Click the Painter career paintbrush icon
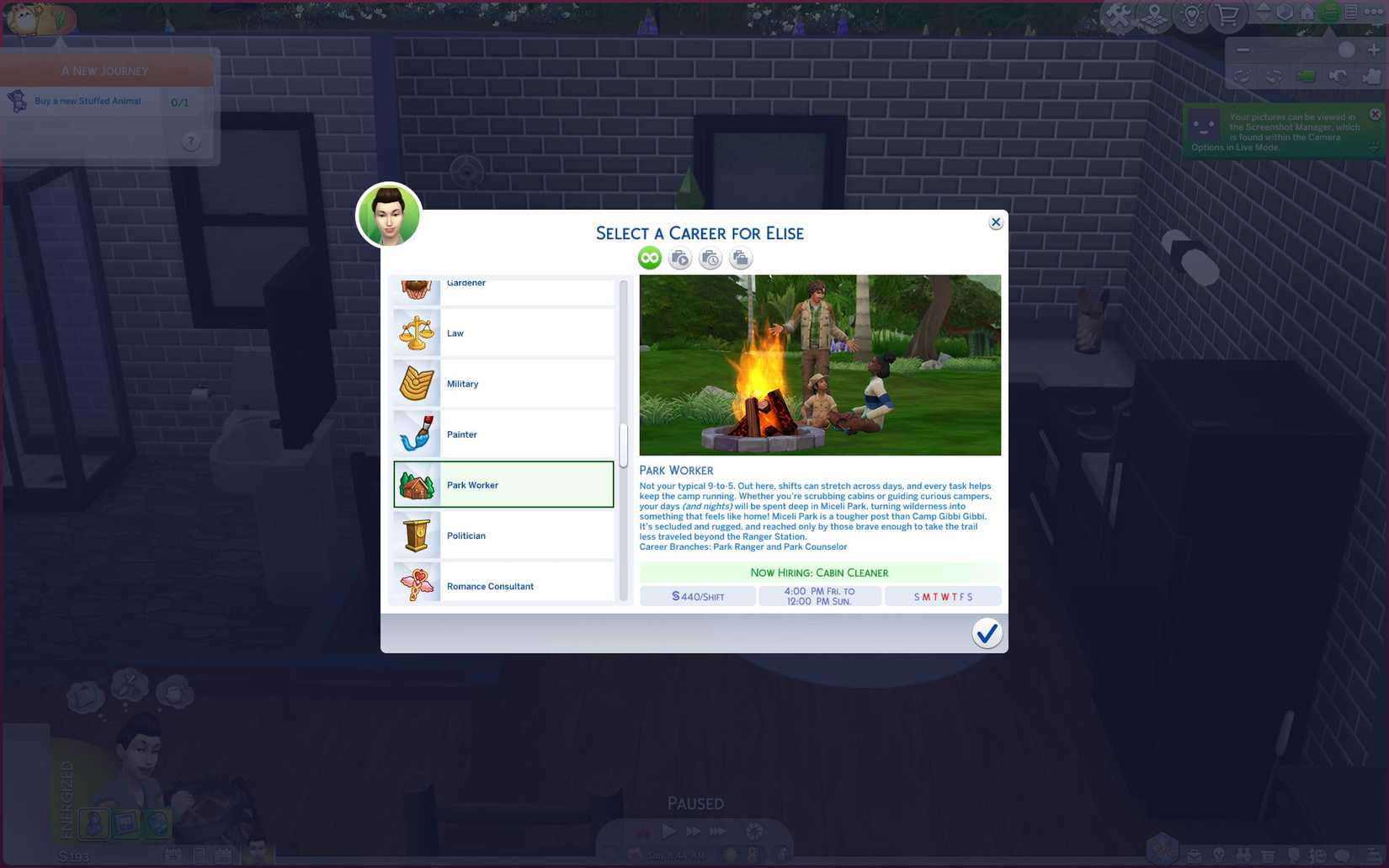This screenshot has height=868, width=1389. tap(416, 434)
